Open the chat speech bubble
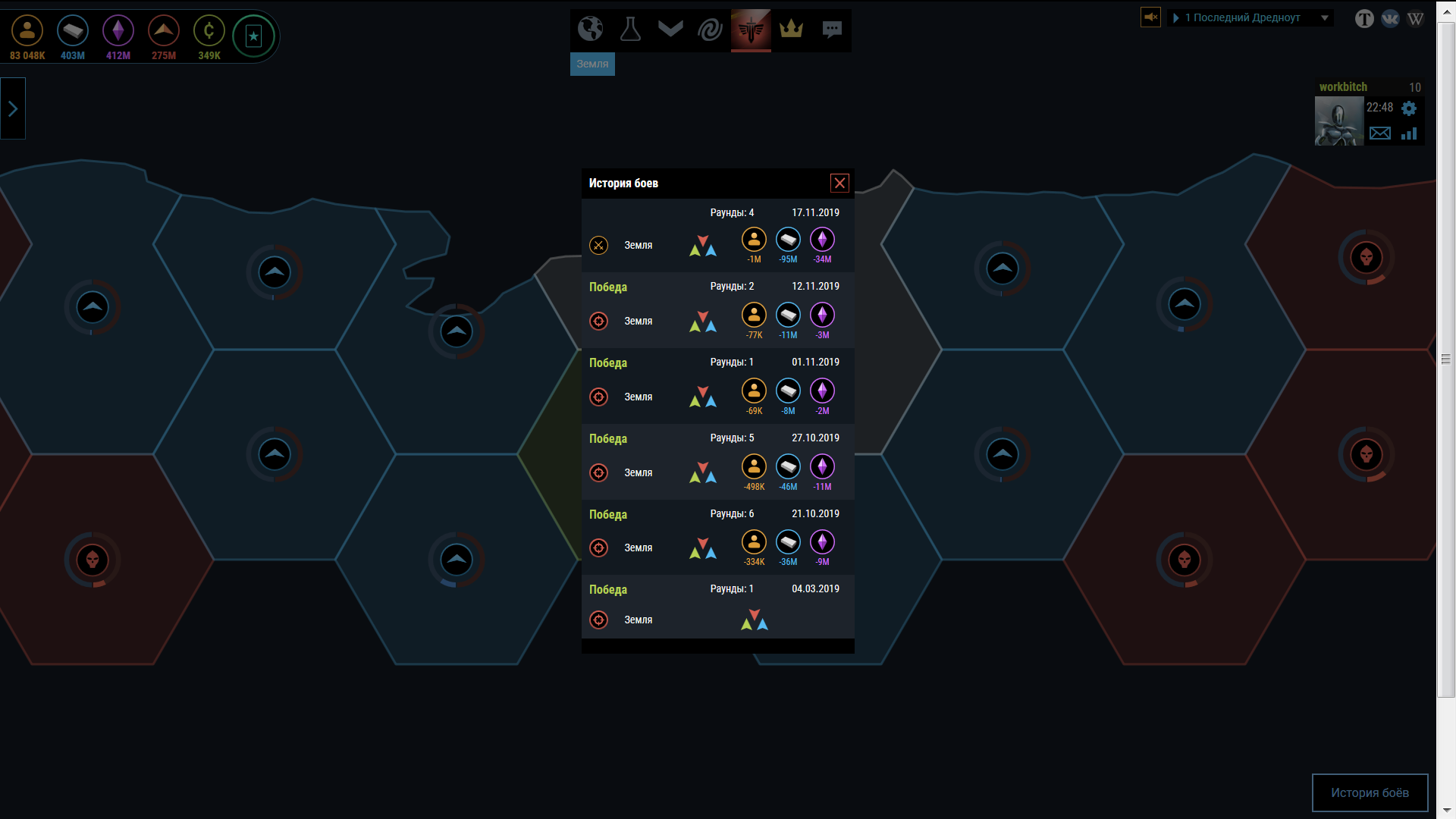Image resolution: width=1456 pixels, height=819 pixels. click(x=832, y=30)
